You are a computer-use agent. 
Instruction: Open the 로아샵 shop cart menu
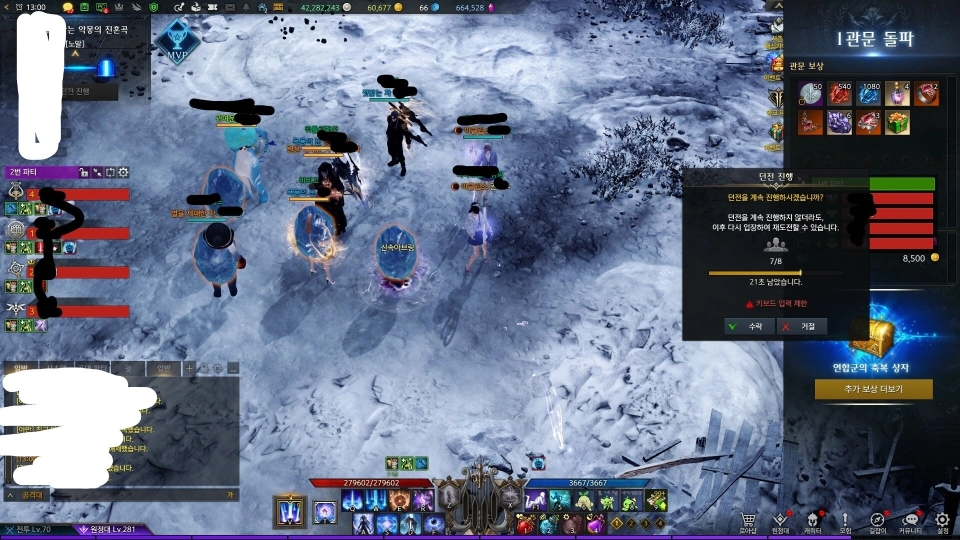(748, 521)
